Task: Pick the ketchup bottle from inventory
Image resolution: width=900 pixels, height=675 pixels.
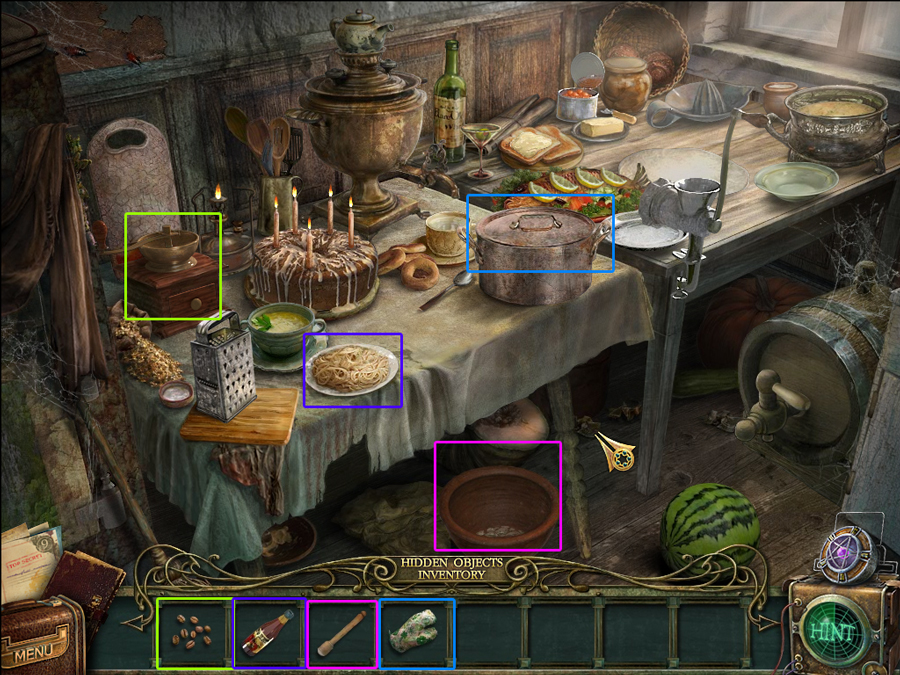Action: (x=269, y=633)
